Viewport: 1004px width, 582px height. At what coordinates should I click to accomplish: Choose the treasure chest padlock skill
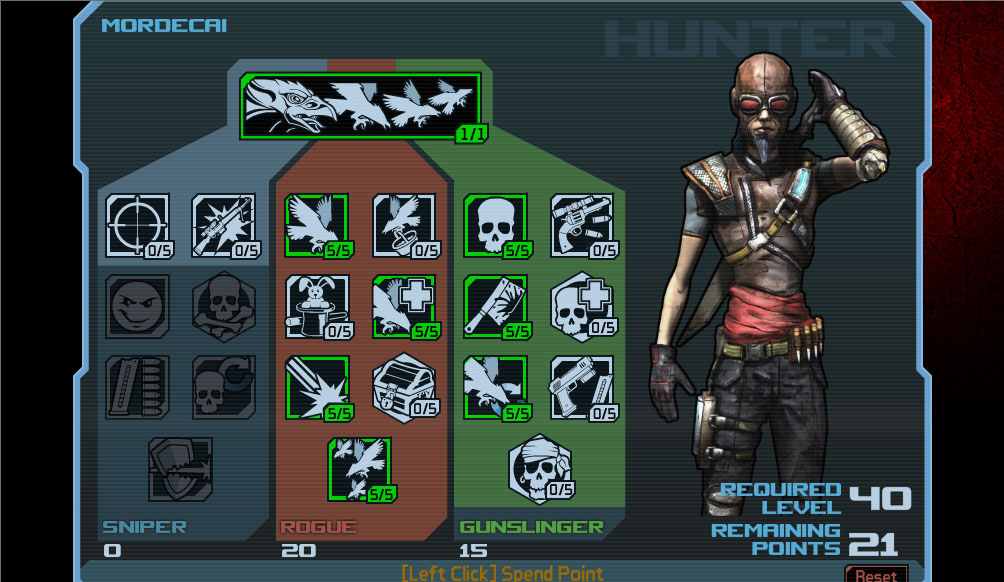coord(404,387)
